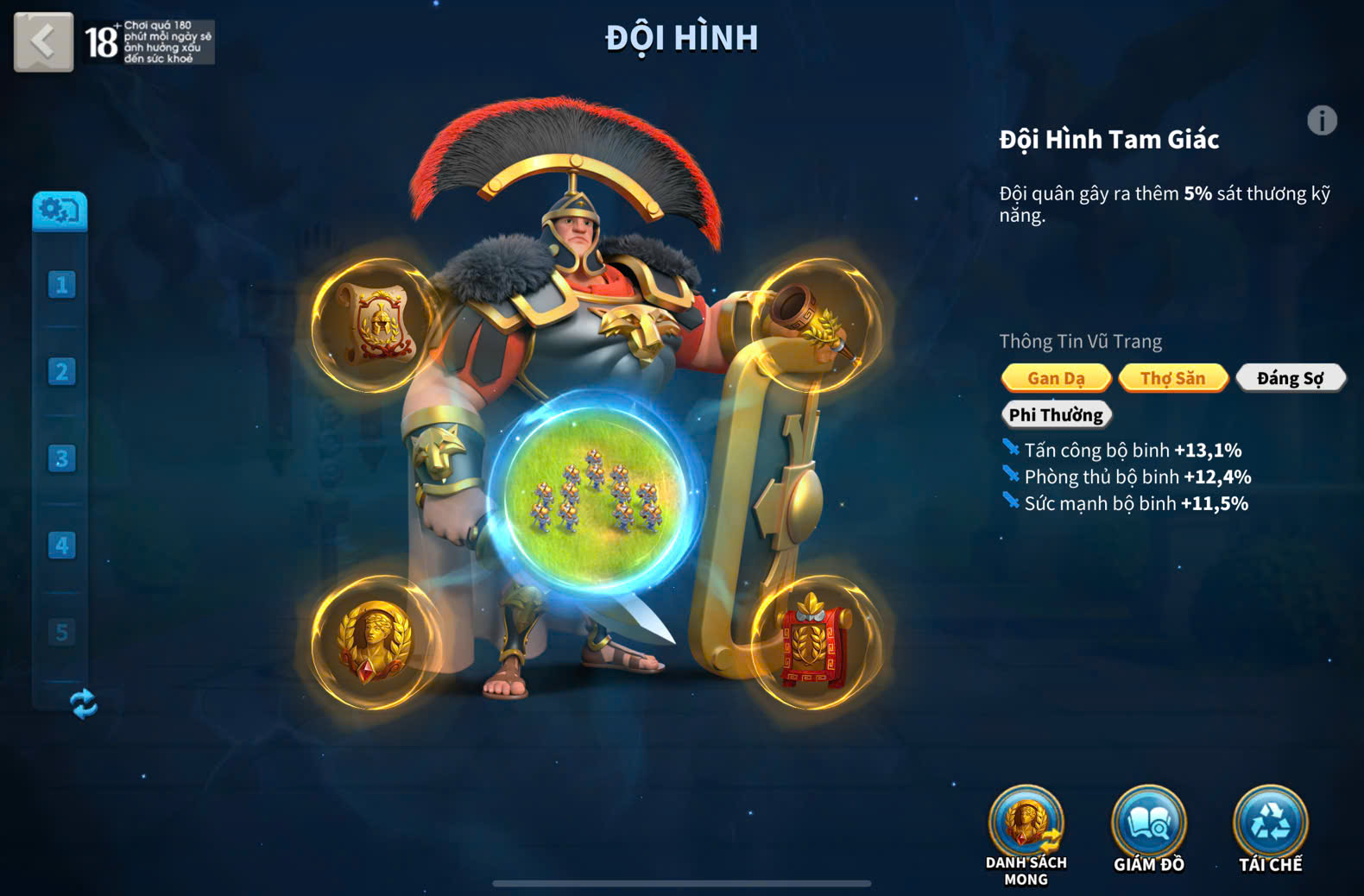Select the Phi Thường attribute tag
Screen dimensions: 1364x896
tap(1056, 415)
